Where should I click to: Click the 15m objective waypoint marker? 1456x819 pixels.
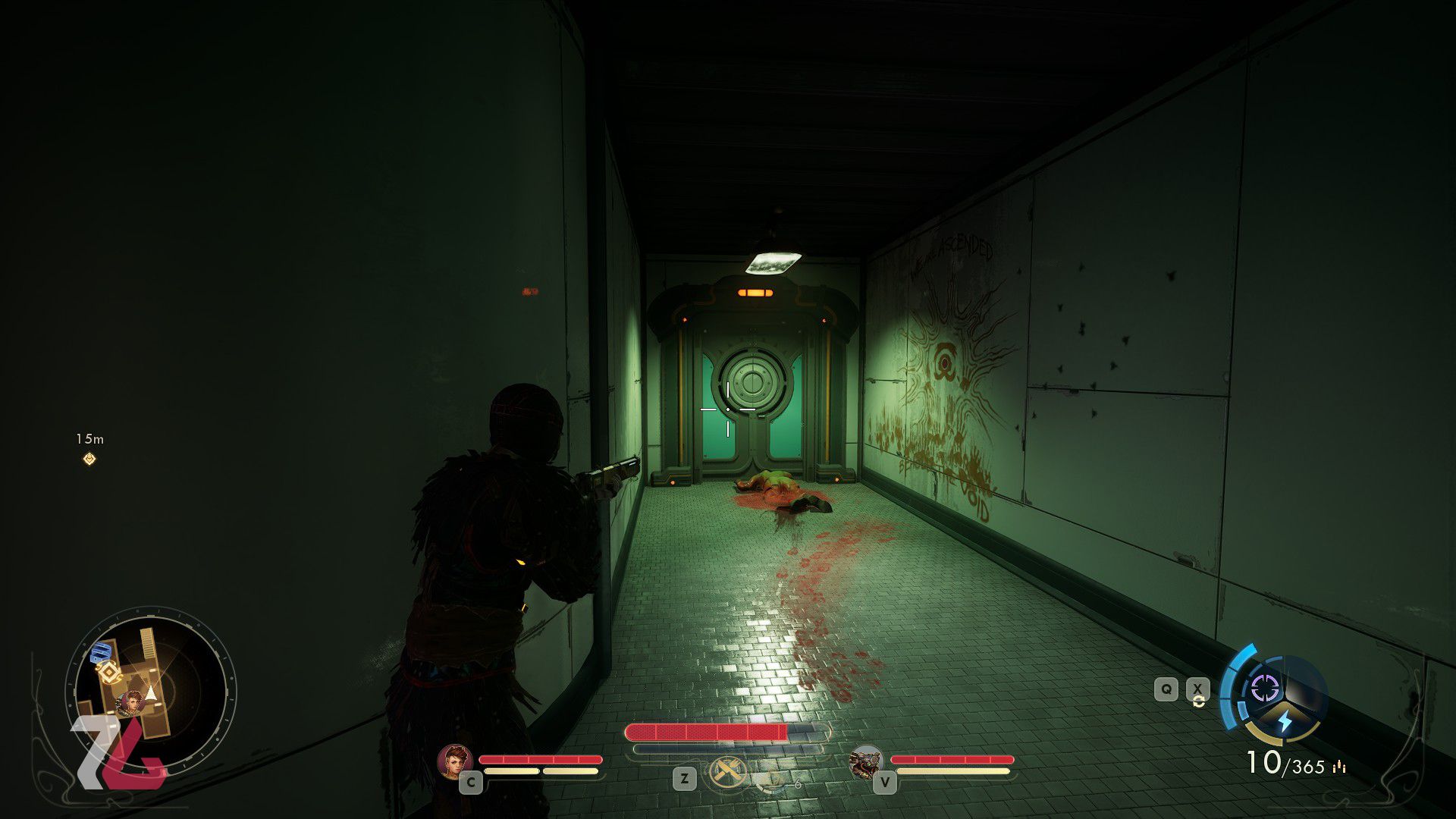point(89,459)
